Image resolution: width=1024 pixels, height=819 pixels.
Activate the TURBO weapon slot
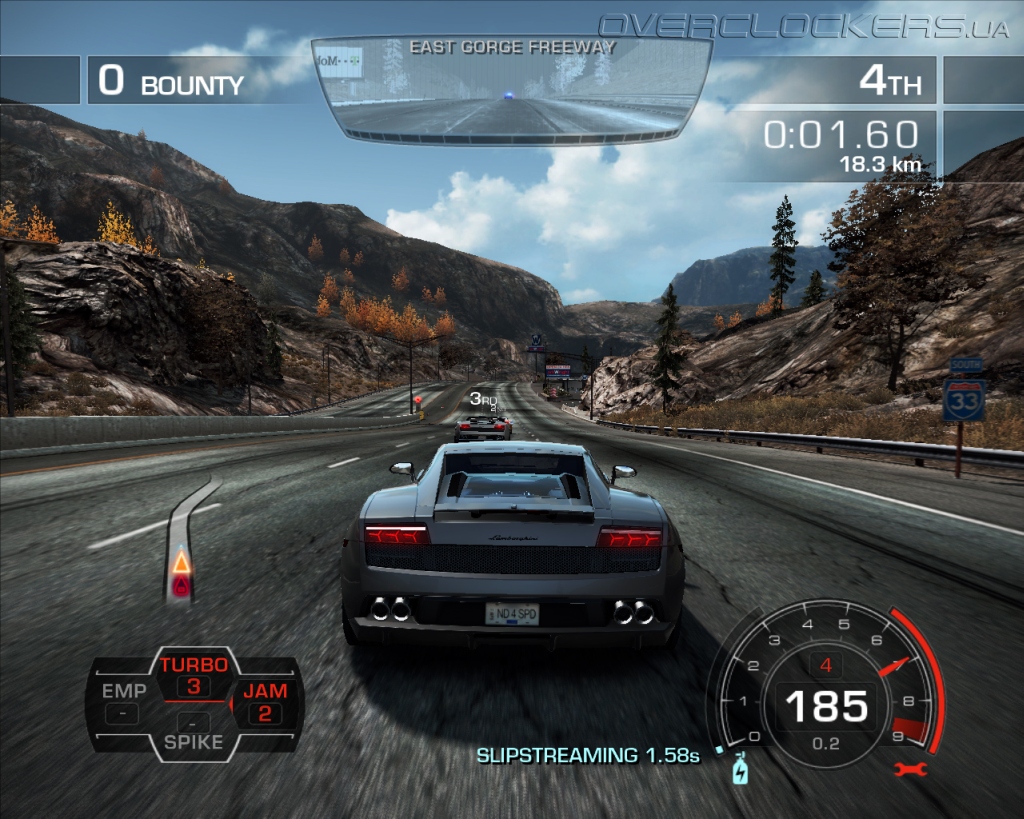[x=194, y=675]
